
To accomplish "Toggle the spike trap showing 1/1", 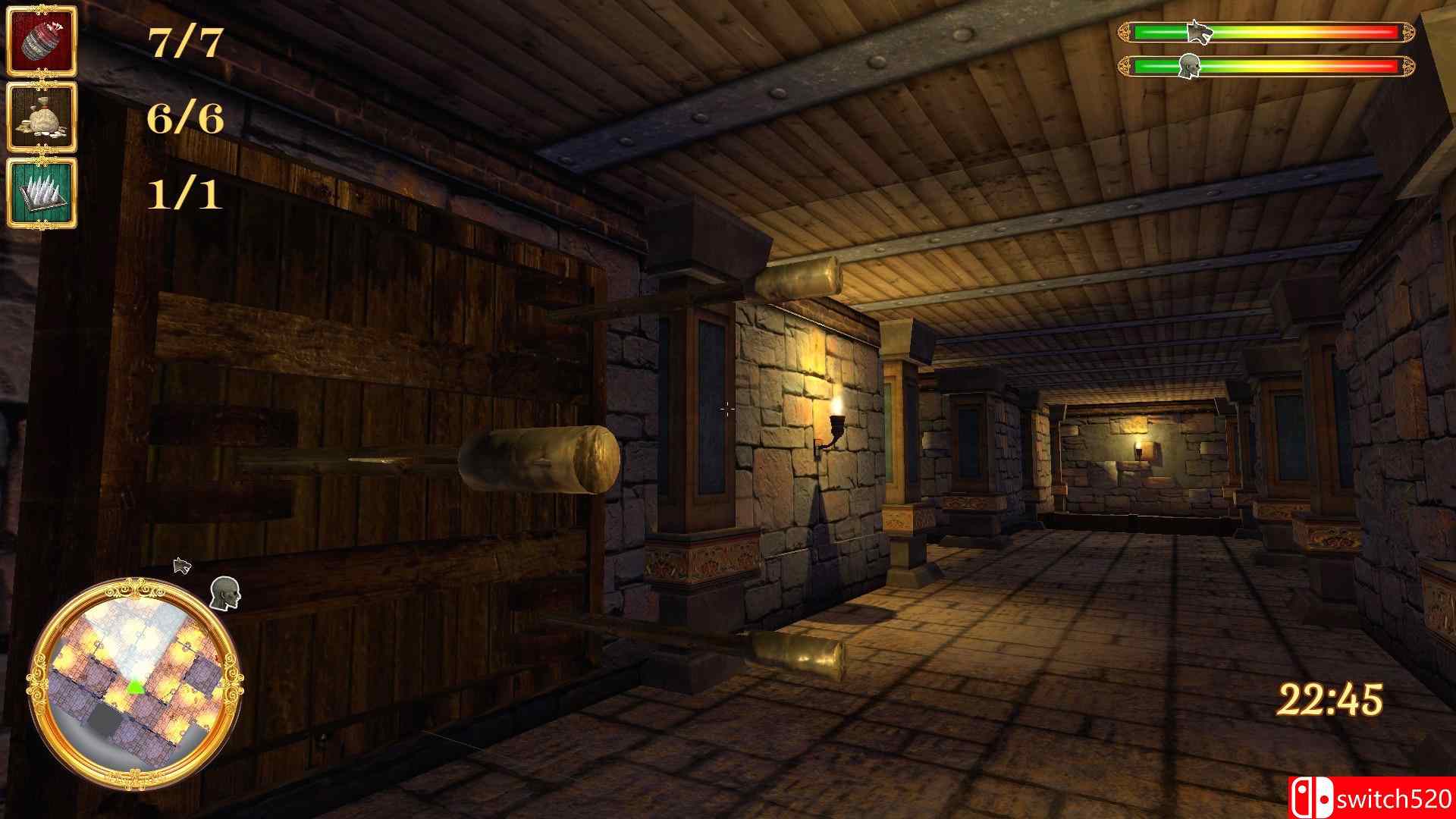I will coord(42,193).
